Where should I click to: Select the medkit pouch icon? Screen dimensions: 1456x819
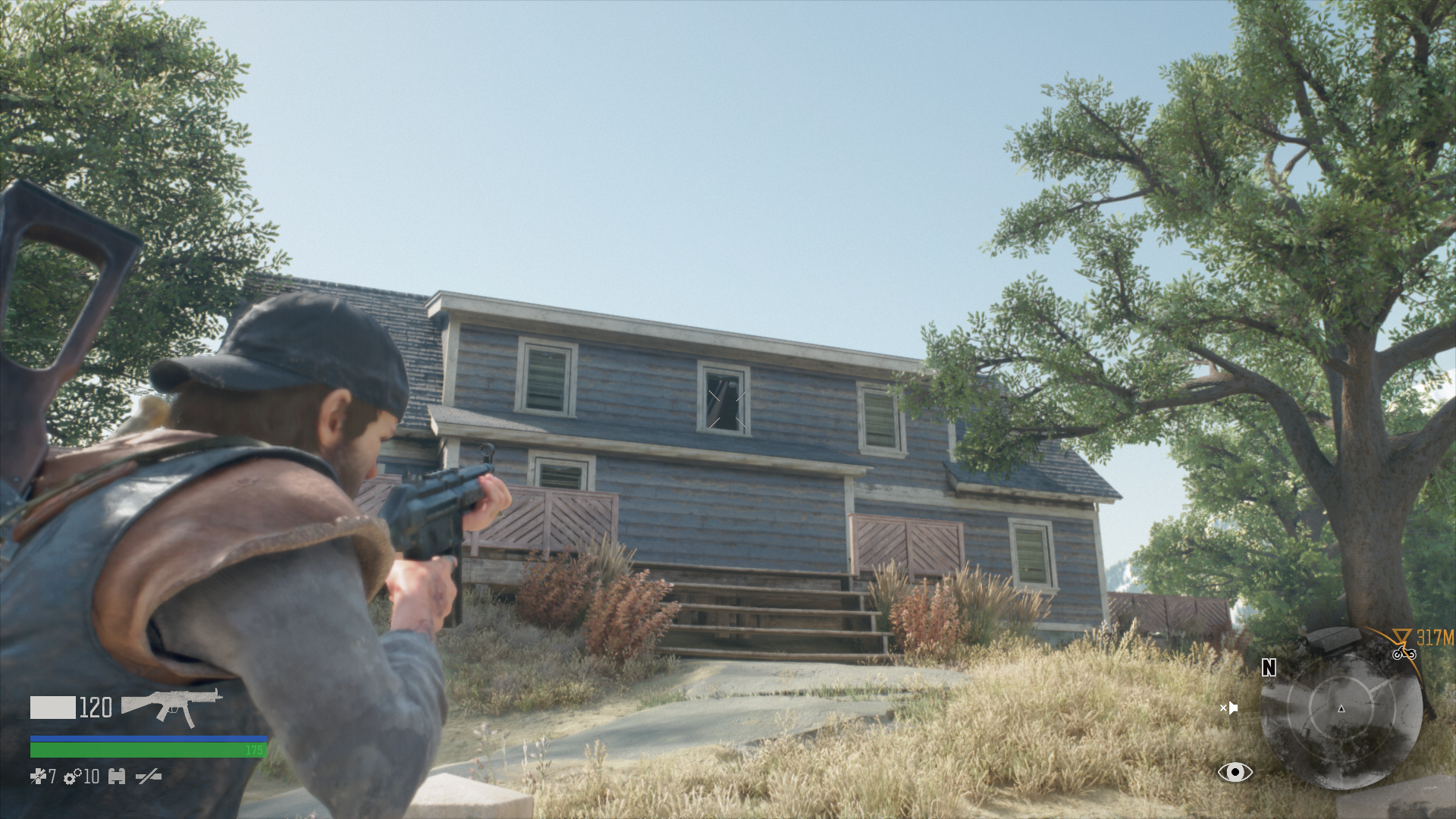(x=116, y=777)
